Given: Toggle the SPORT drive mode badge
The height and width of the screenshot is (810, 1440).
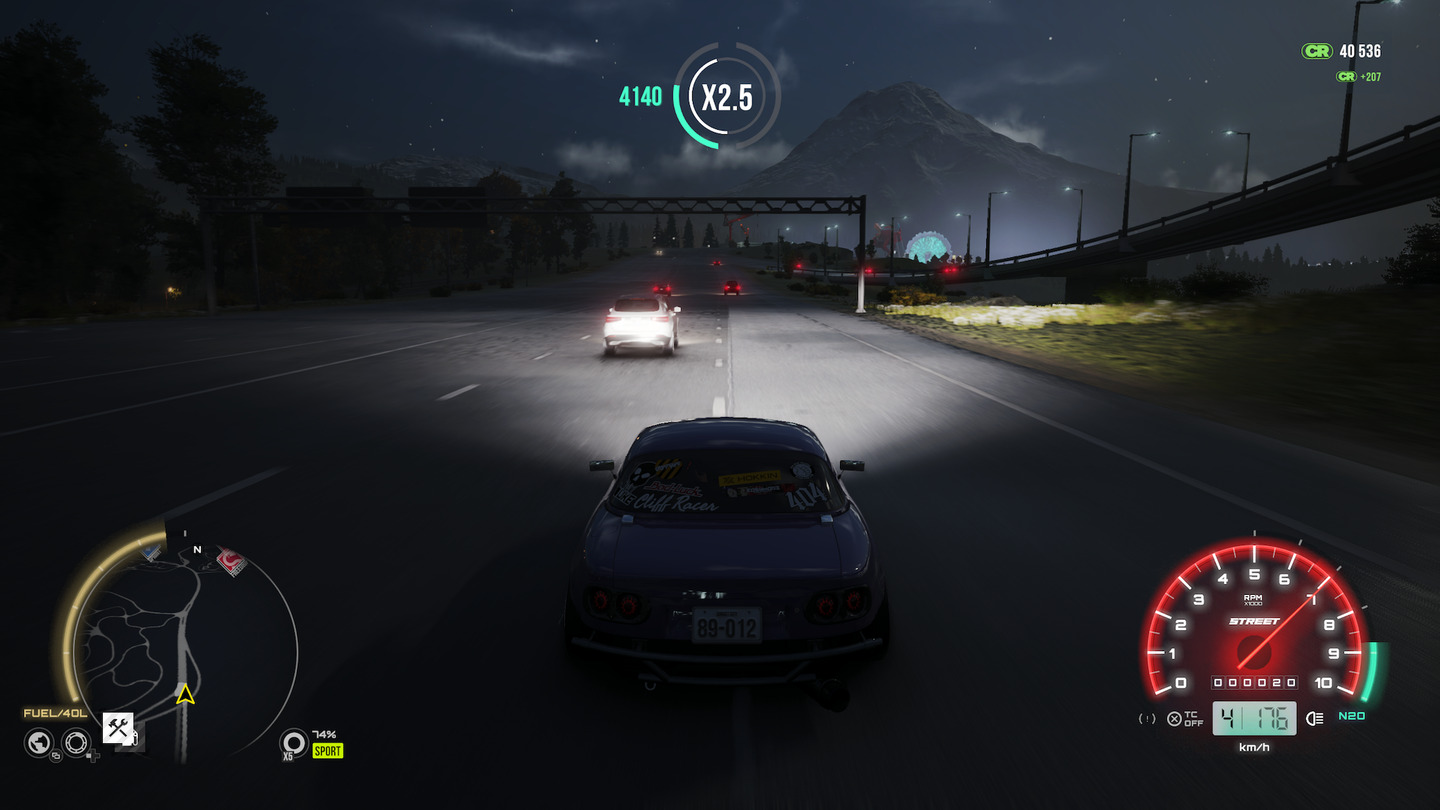Looking at the screenshot, I should [x=327, y=751].
